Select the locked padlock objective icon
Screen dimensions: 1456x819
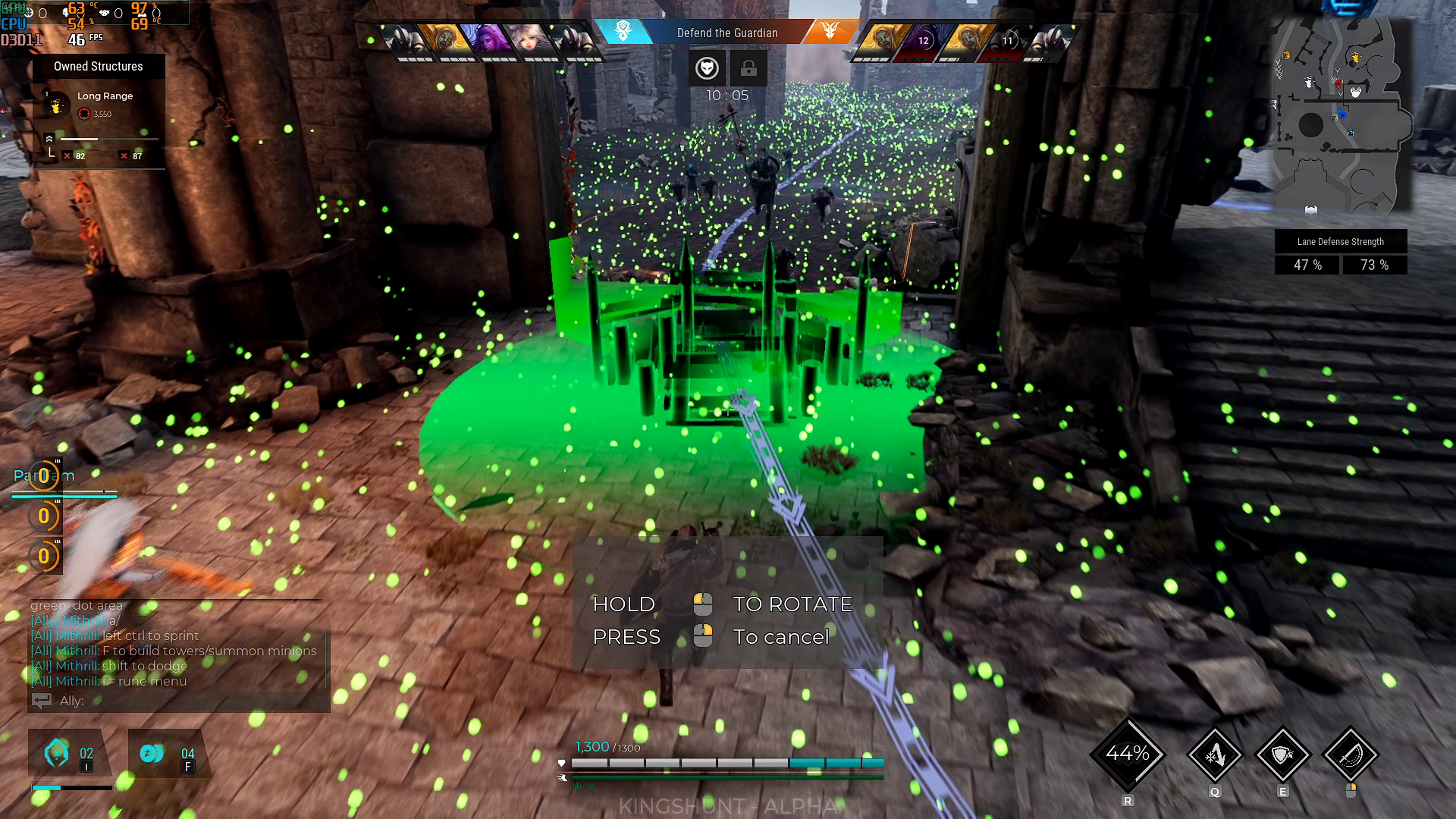click(748, 68)
